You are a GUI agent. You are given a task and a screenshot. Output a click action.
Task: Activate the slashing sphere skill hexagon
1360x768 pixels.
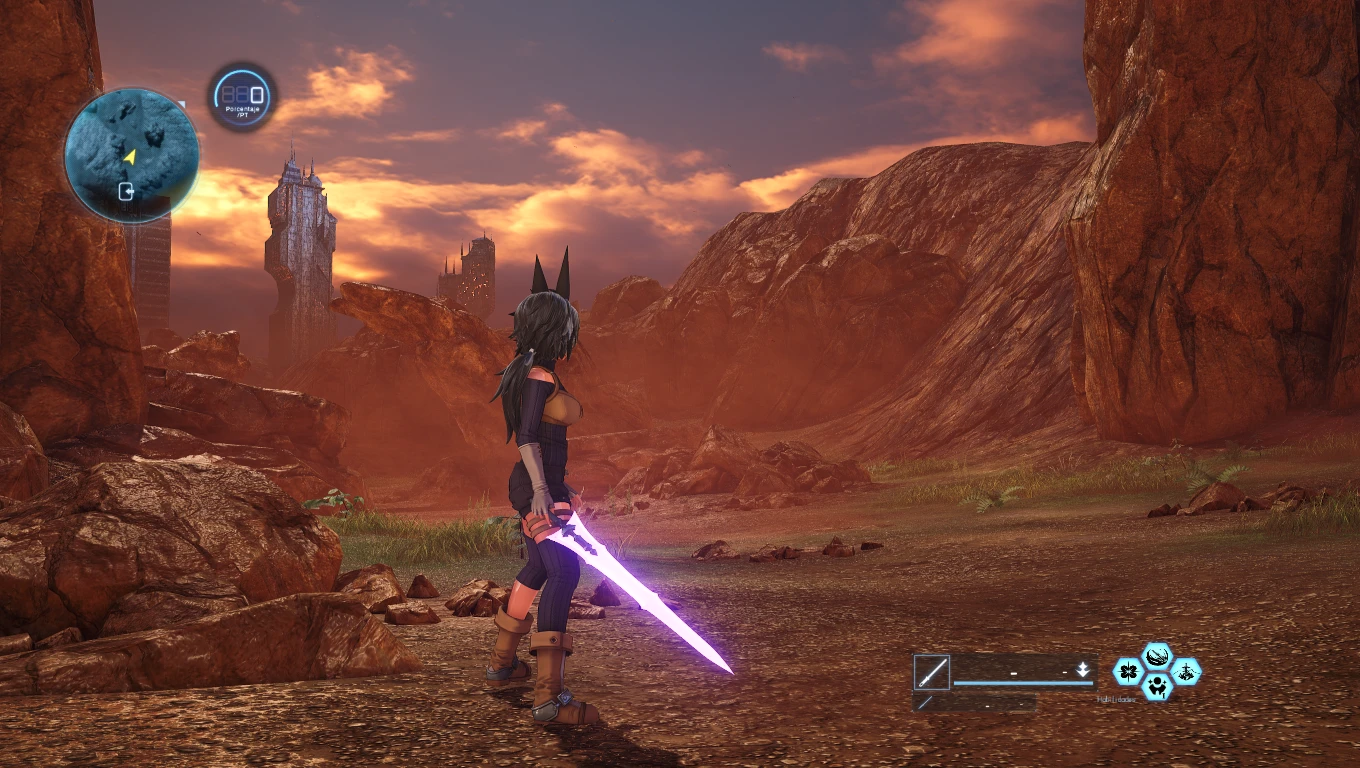[x=1157, y=657]
